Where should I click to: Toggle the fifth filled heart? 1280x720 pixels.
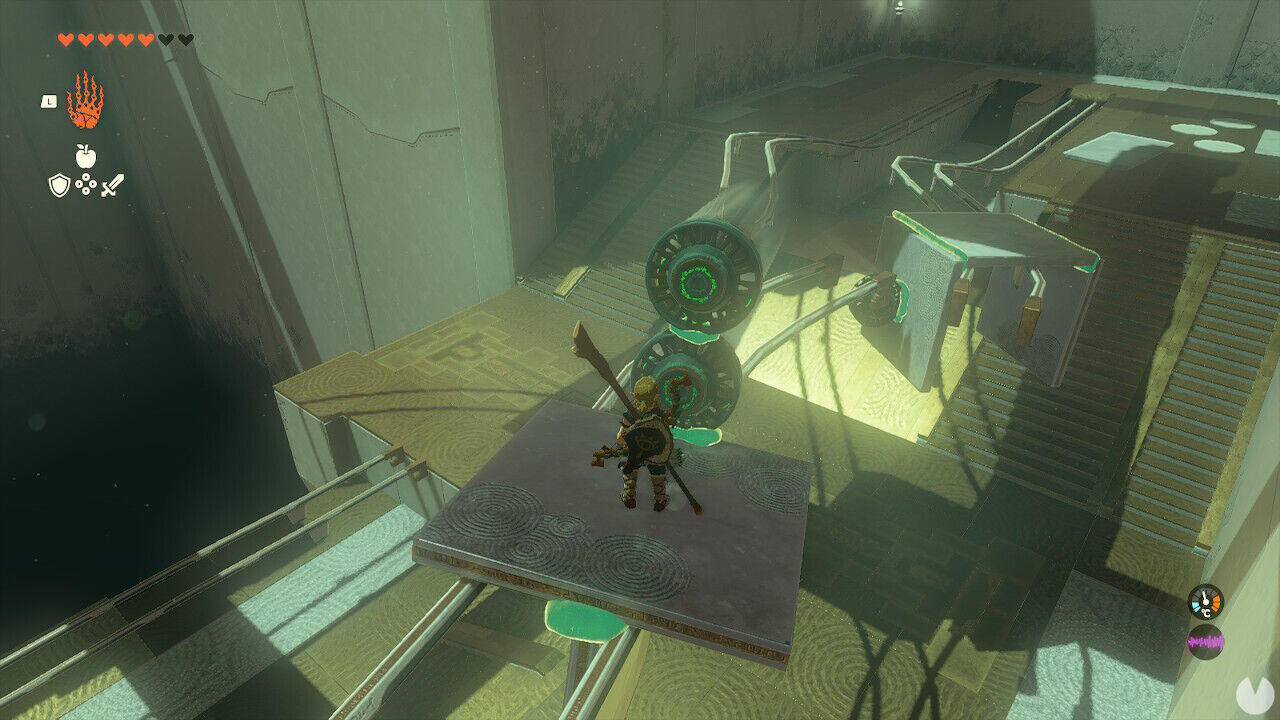145,38
